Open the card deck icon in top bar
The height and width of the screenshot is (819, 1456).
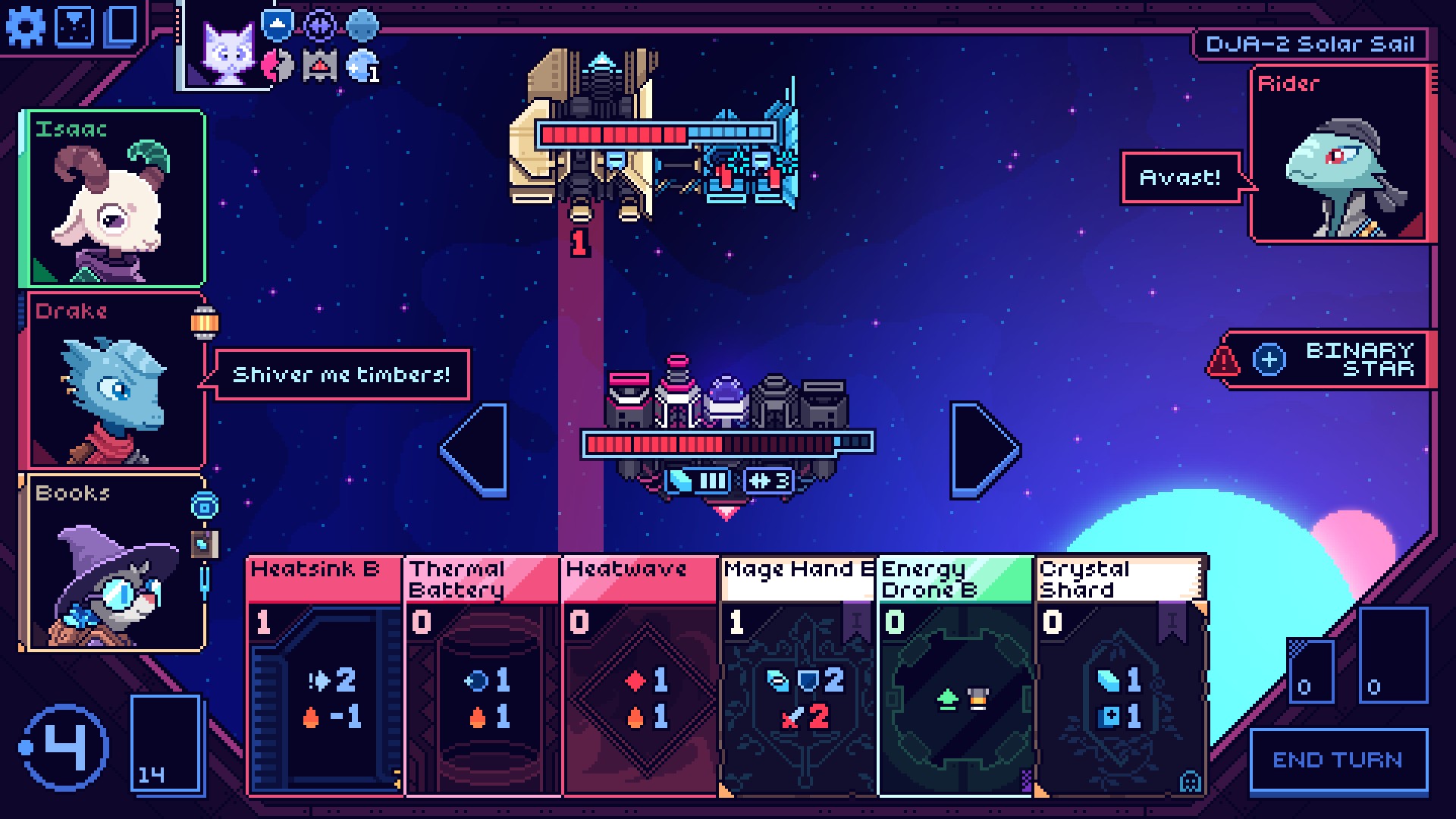coord(121,27)
